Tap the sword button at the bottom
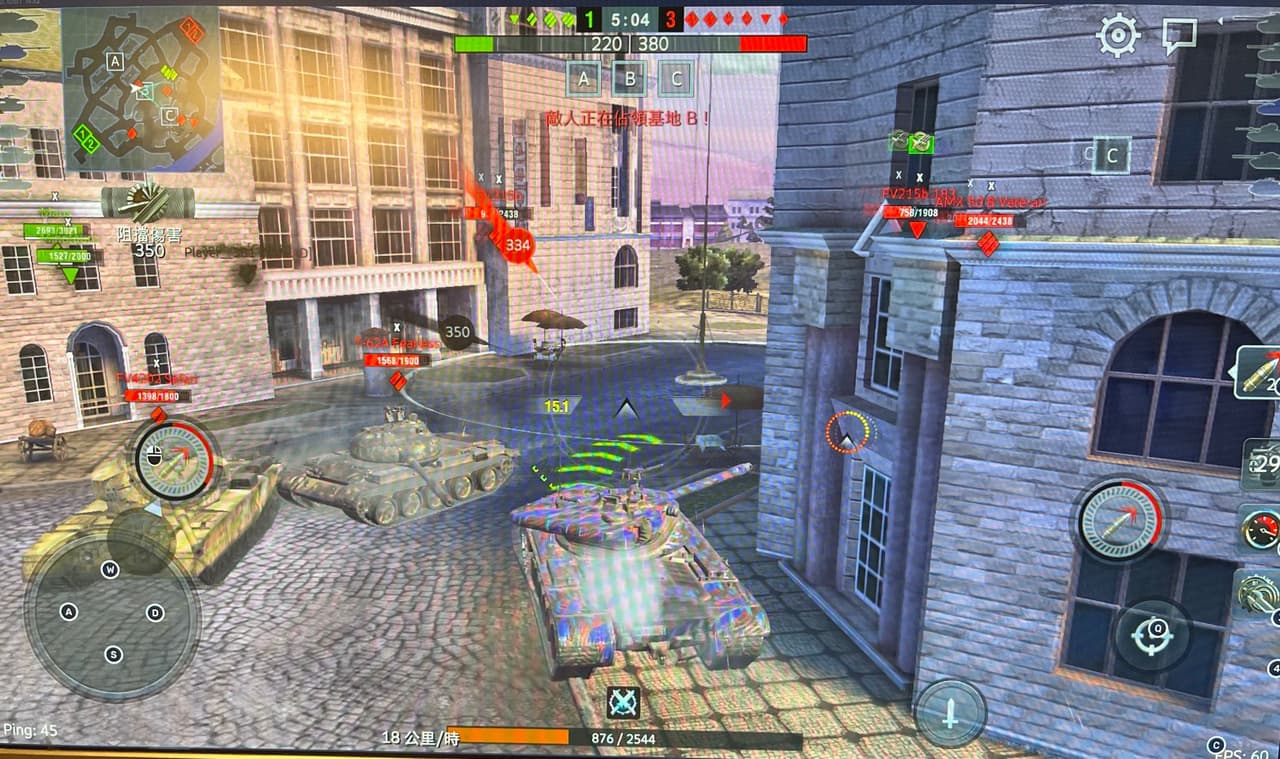Screen dimensions: 1280x759 [950, 713]
